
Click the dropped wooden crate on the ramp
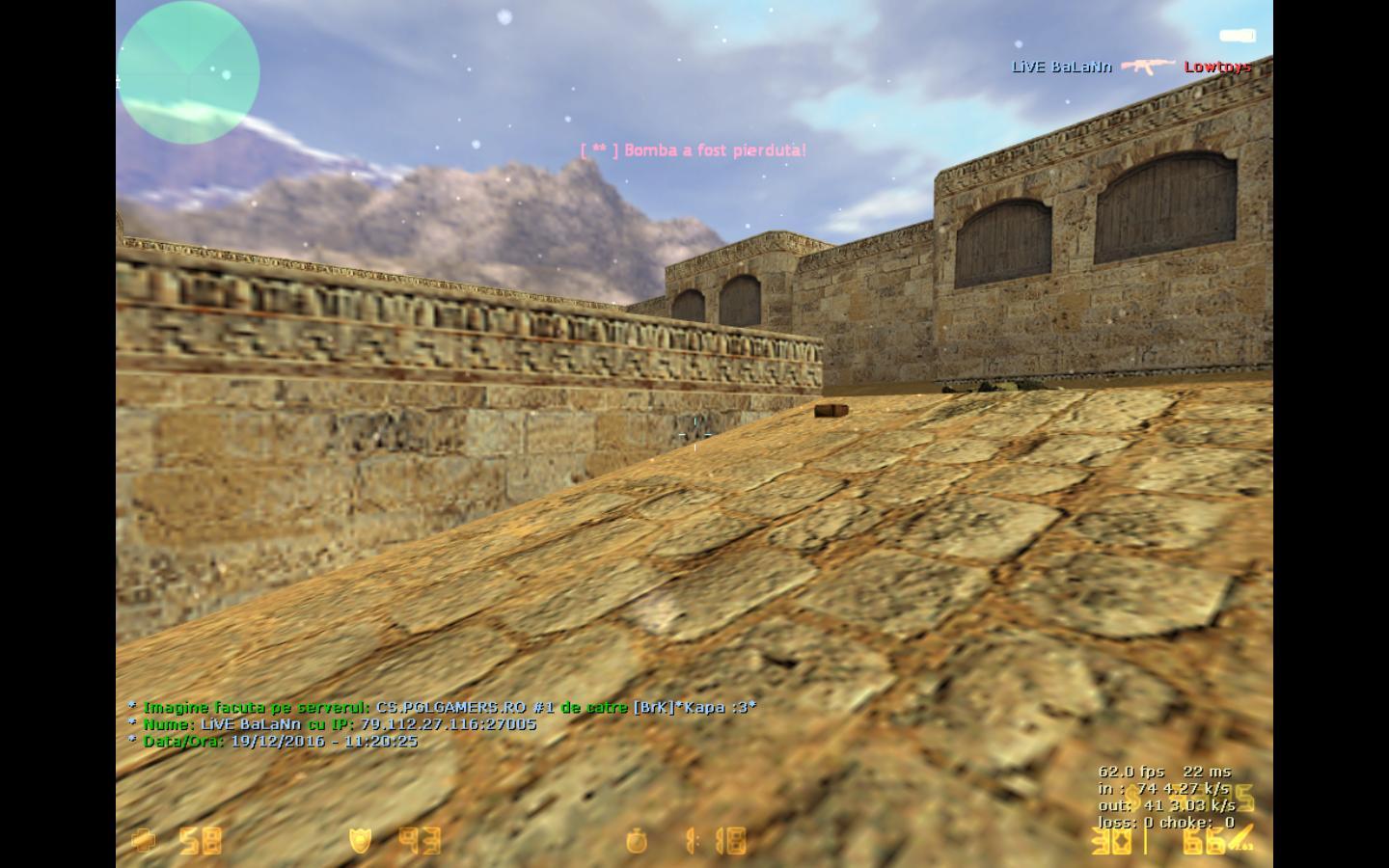coord(831,409)
